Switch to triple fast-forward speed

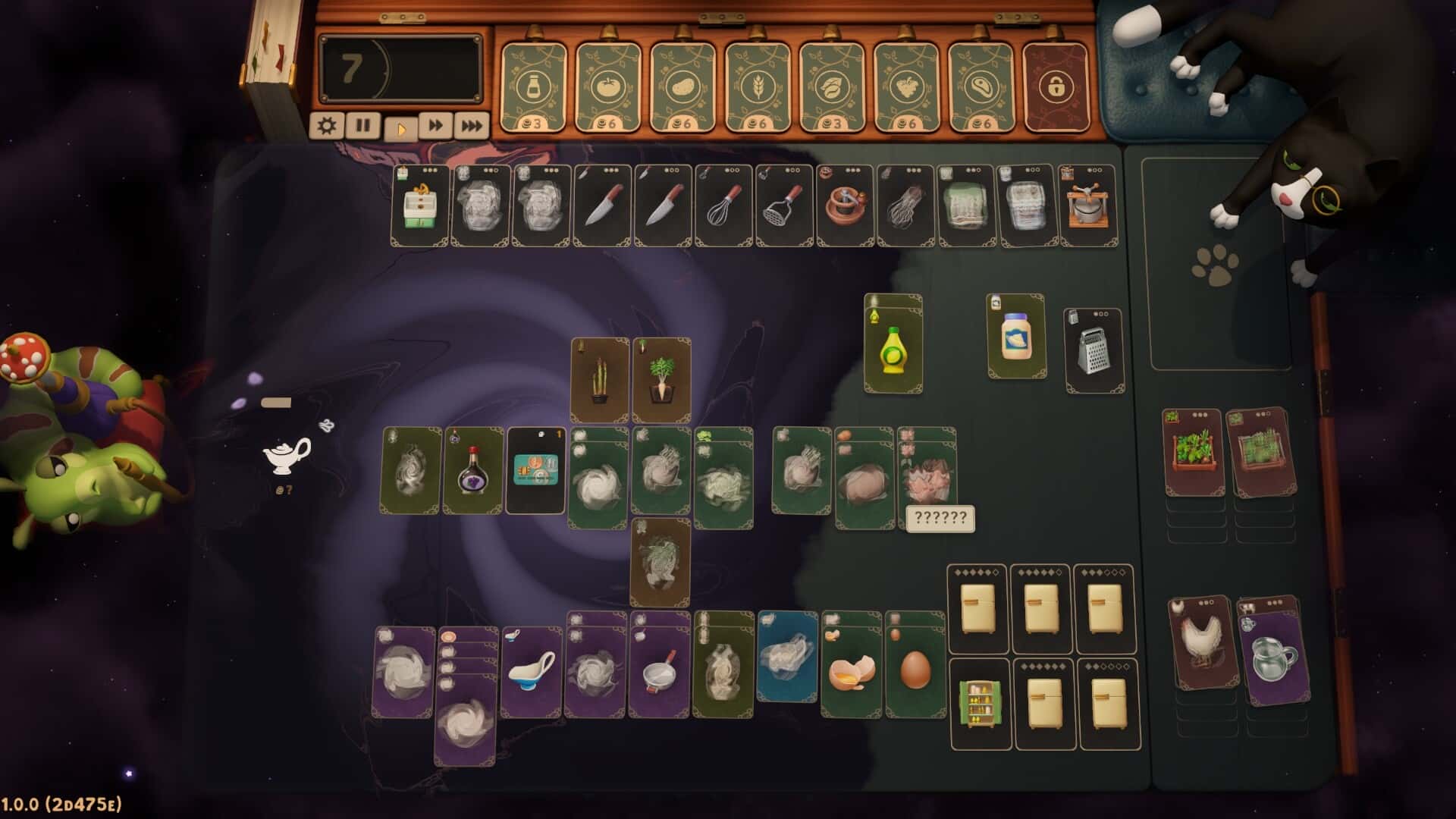pyautogui.click(x=471, y=125)
